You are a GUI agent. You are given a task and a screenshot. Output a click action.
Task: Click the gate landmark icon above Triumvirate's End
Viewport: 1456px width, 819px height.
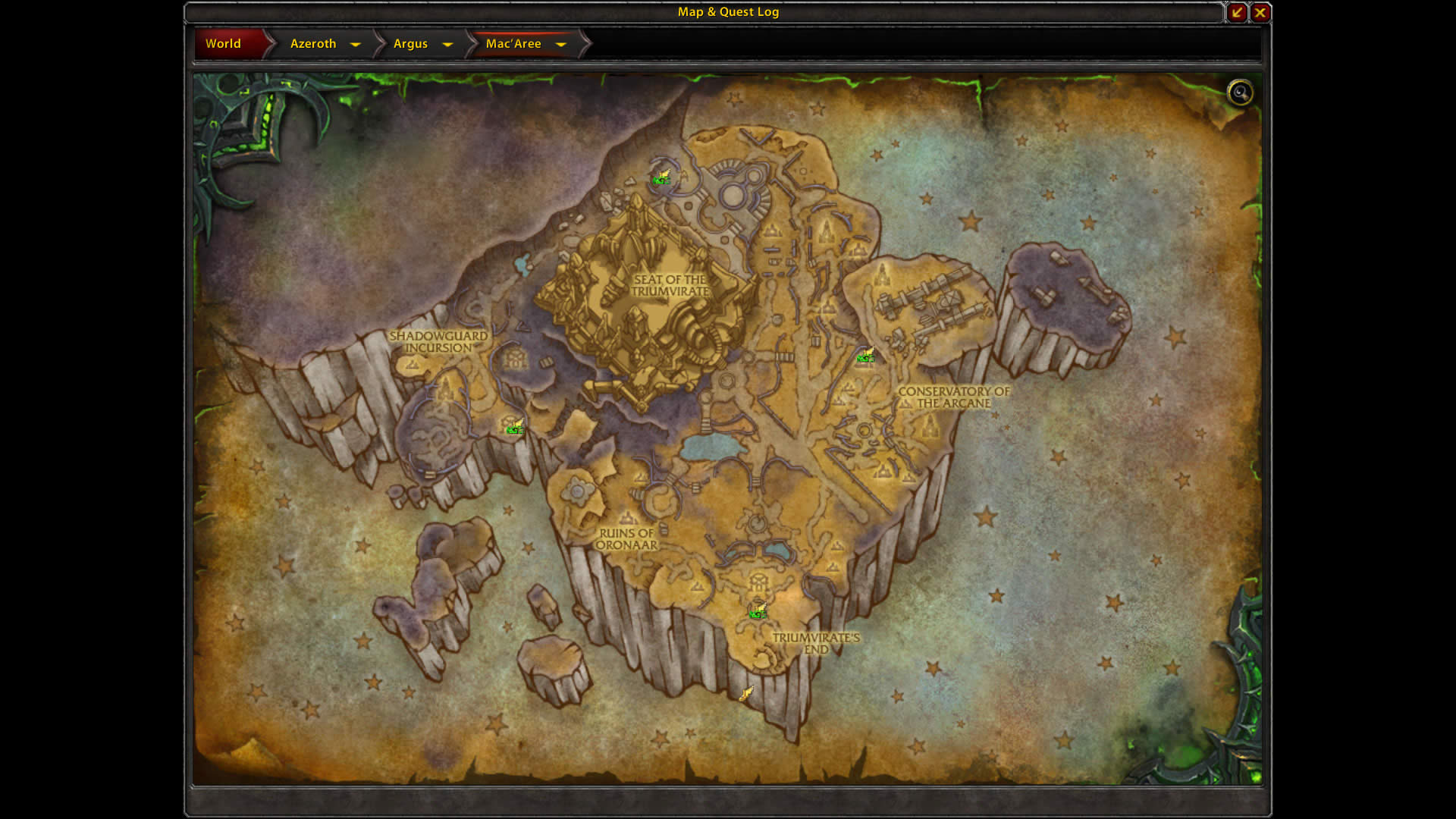point(758,581)
